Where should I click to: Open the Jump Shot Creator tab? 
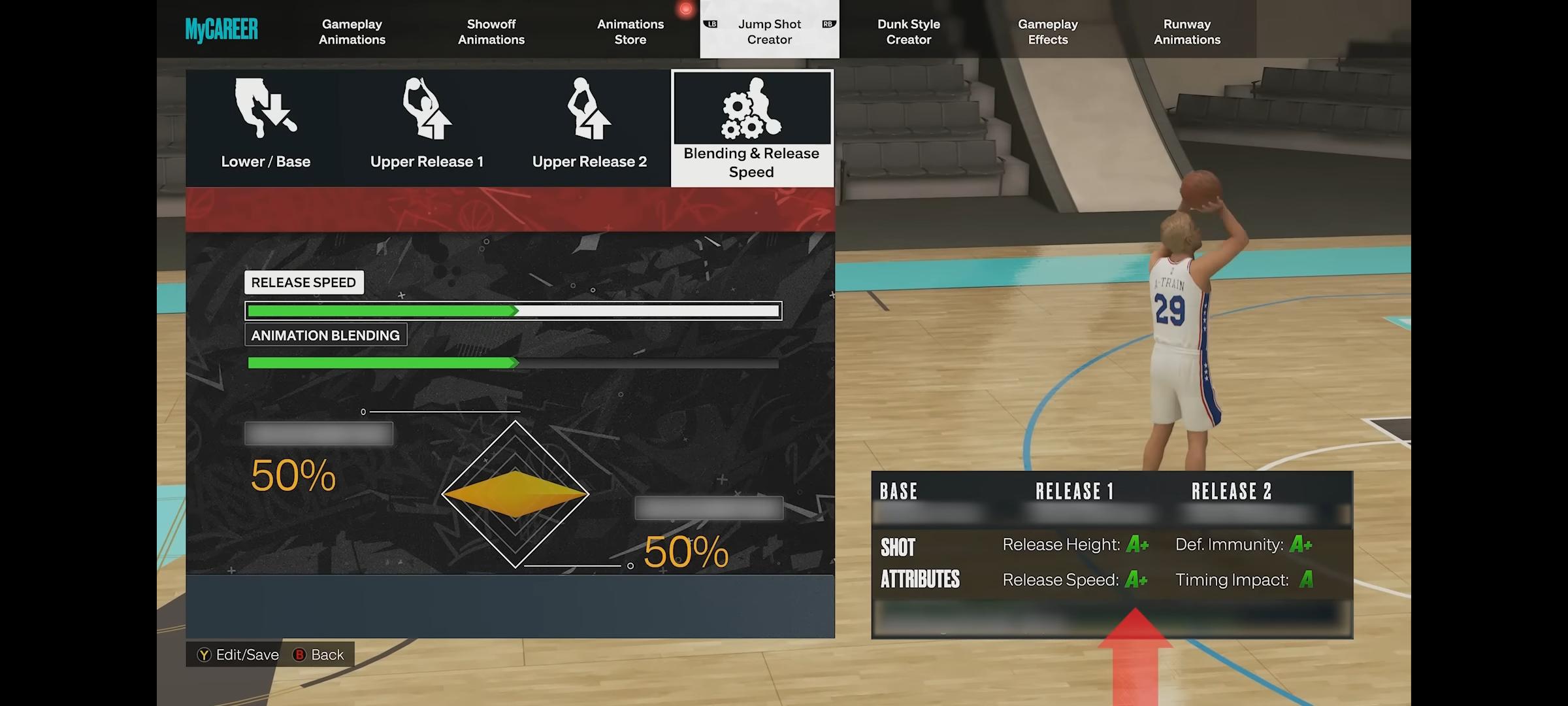tap(769, 31)
